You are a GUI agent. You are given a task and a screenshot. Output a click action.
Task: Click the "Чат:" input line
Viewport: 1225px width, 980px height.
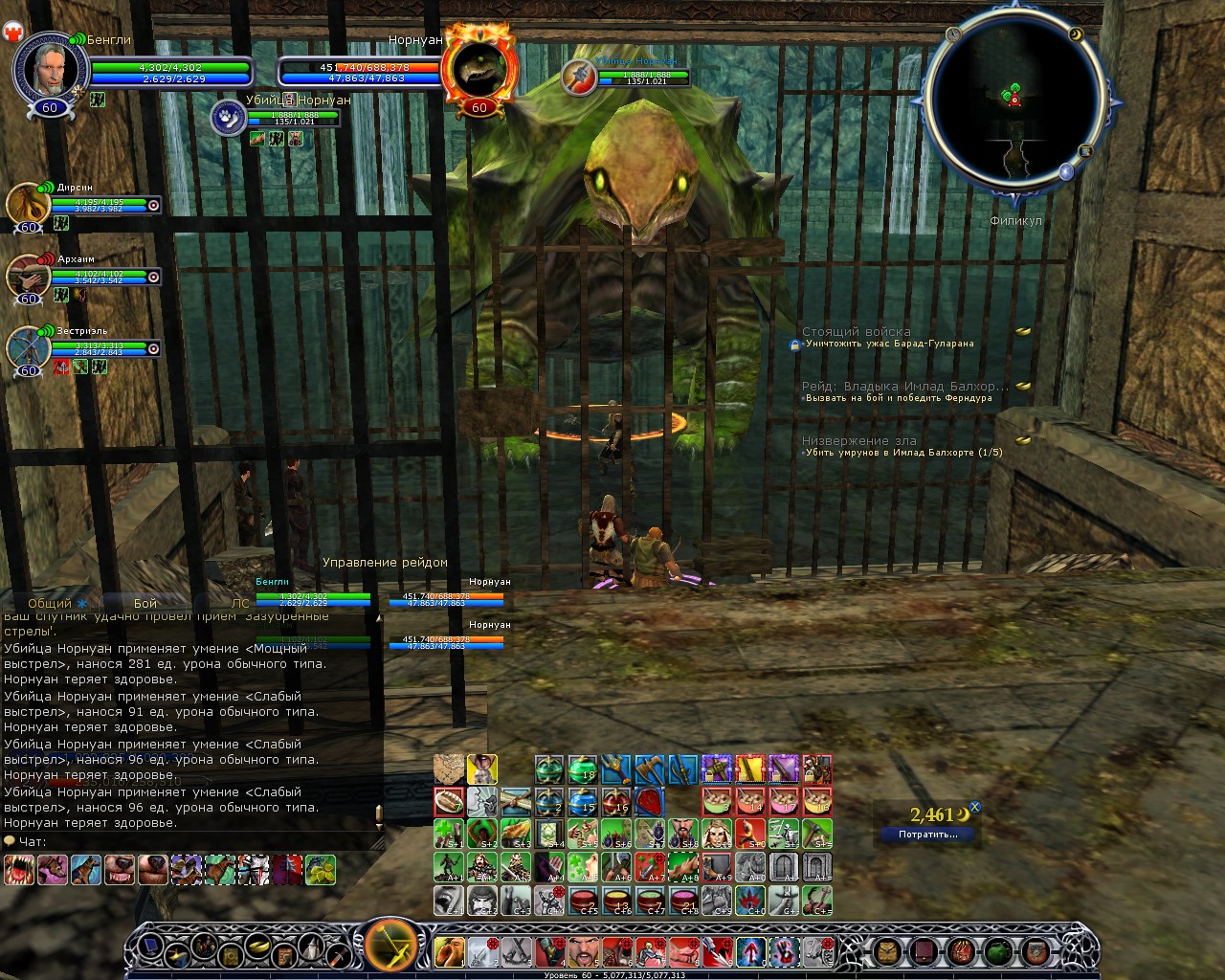click(x=191, y=842)
